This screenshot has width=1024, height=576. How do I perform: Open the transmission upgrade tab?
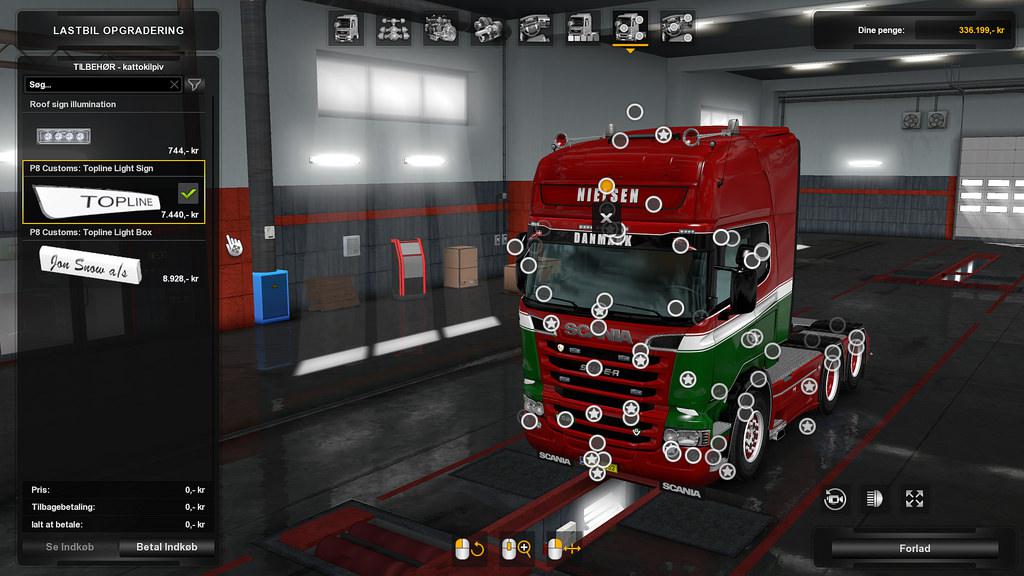(489, 29)
